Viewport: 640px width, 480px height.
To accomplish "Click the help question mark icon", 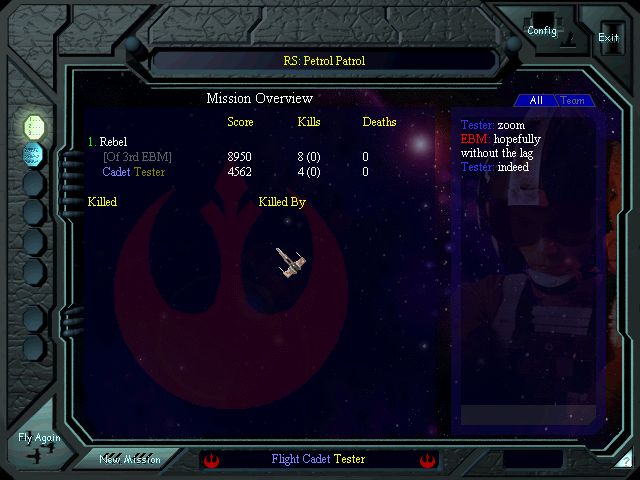I will 625,461.
